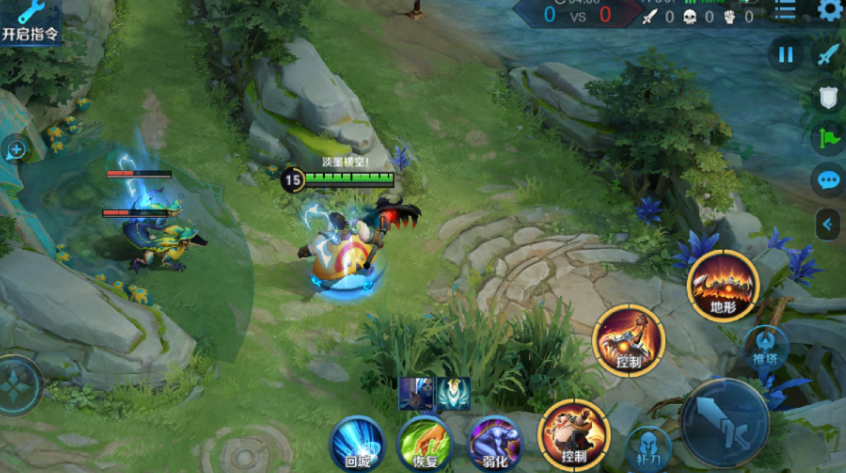Screen dimensions: 846x473
Task: Send the sword attack signal
Action: tap(828, 55)
